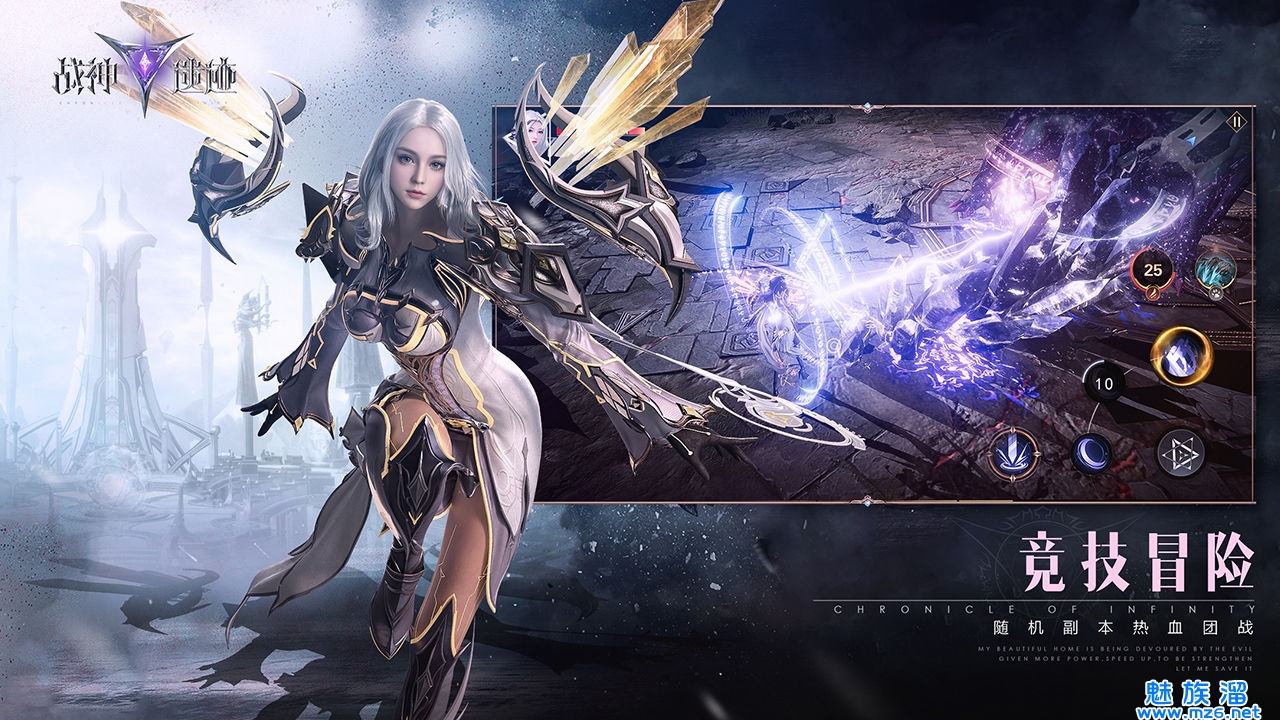Image resolution: width=1280 pixels, height=720 pixels.
Task: Cast the crescent moon skill
Action: (1092, 454)
